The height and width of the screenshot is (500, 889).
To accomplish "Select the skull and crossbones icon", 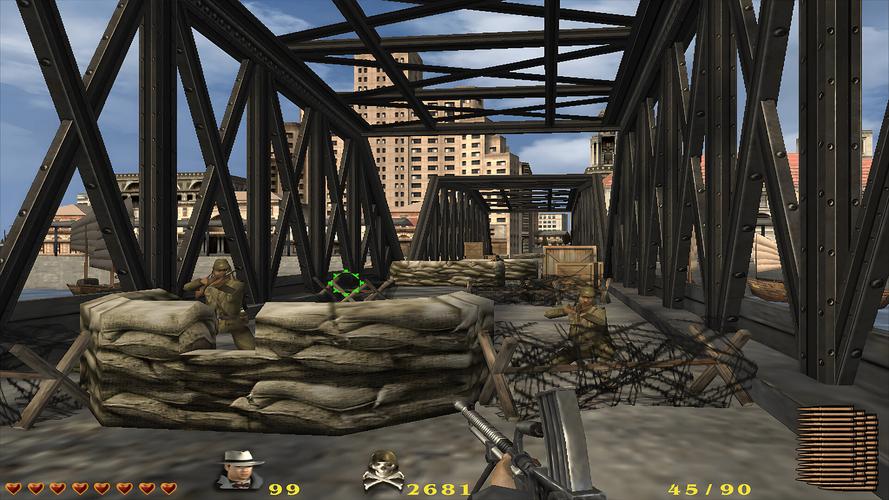I will click(x=383, y=471).
